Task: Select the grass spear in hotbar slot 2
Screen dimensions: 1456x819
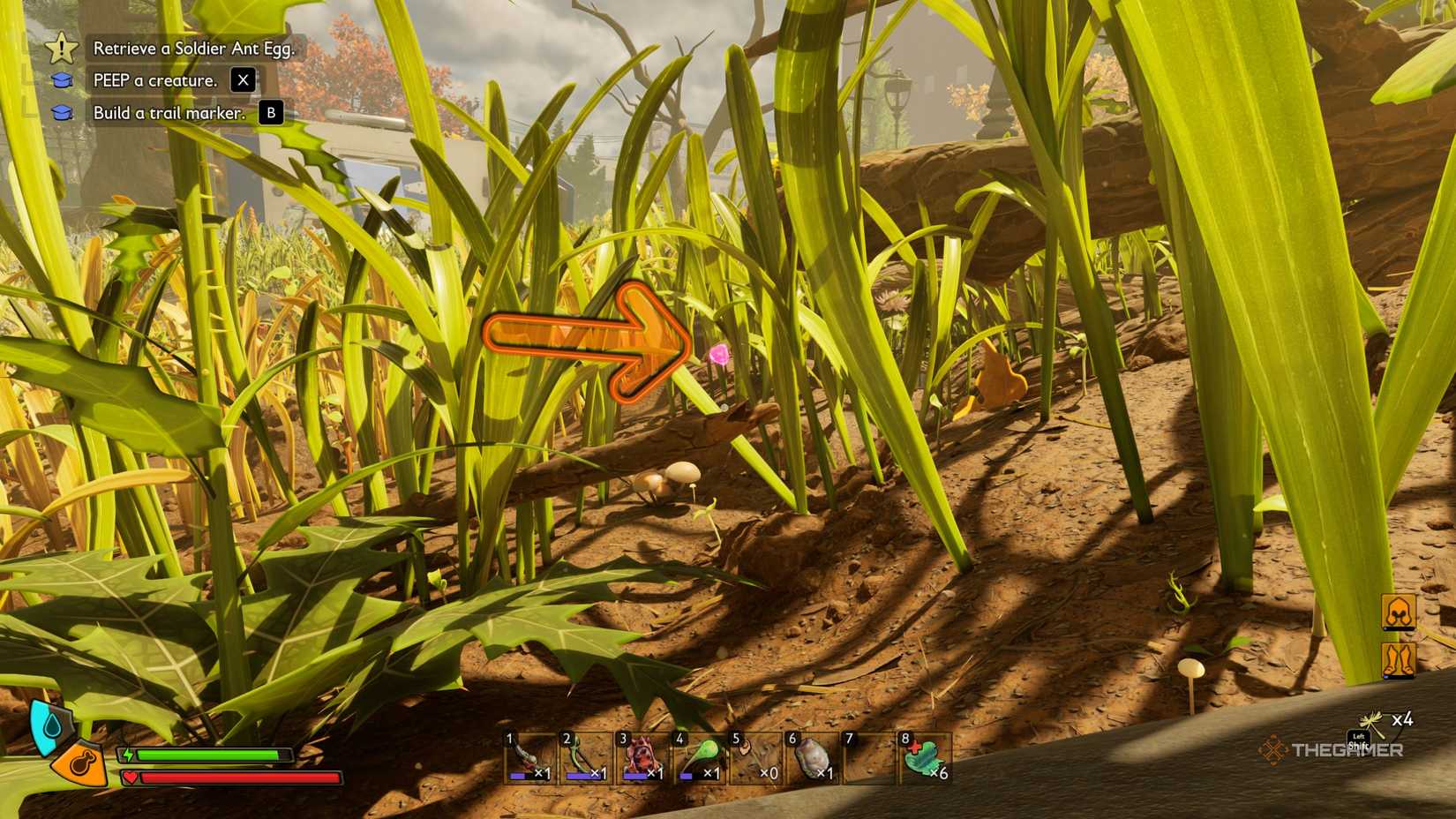Action: click(584, 755)
